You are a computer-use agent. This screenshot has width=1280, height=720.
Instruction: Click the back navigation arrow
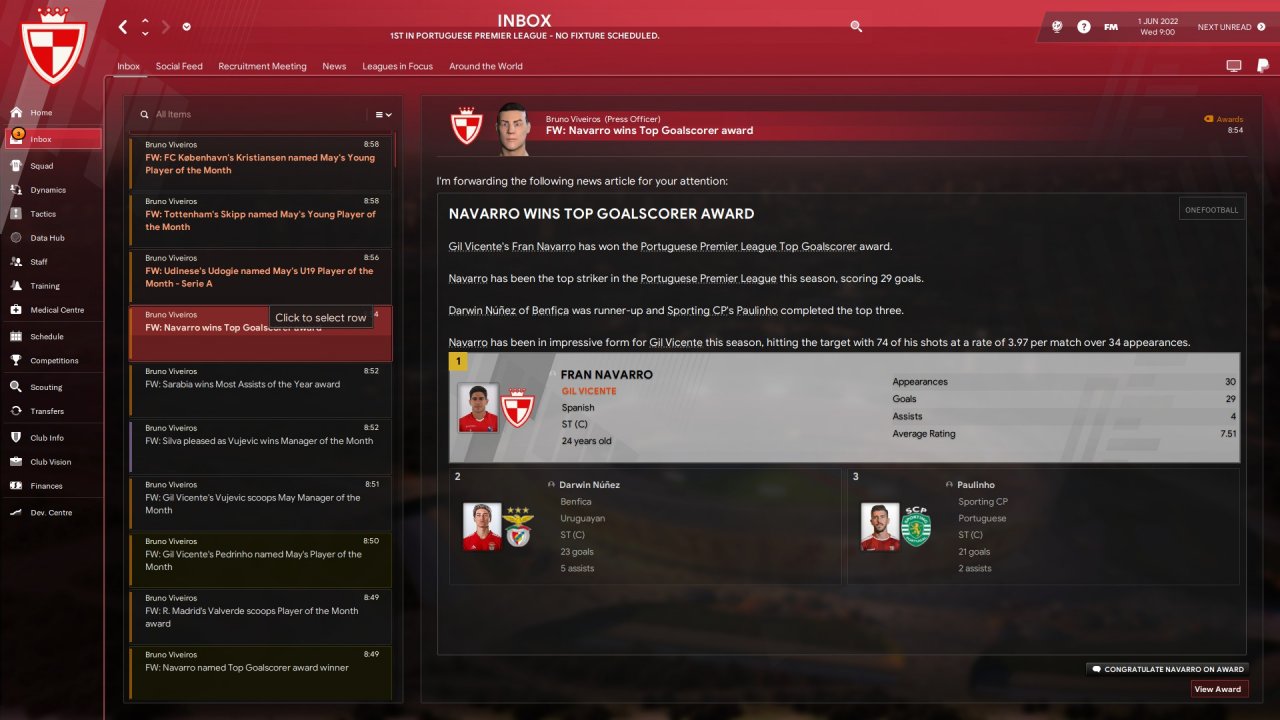123,27
